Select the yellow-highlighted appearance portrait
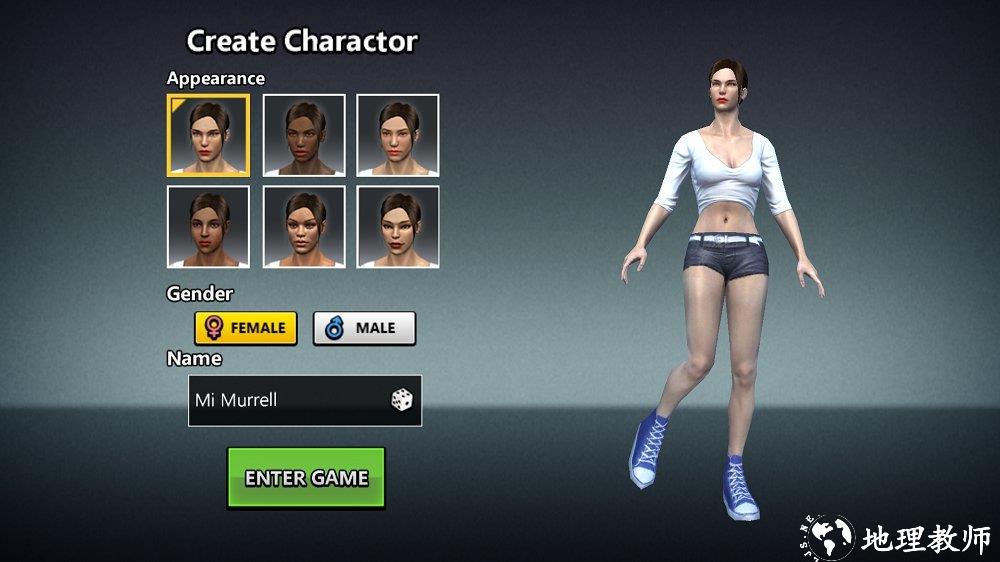This screenshot has width=1000, height=562. coord(208,135)
